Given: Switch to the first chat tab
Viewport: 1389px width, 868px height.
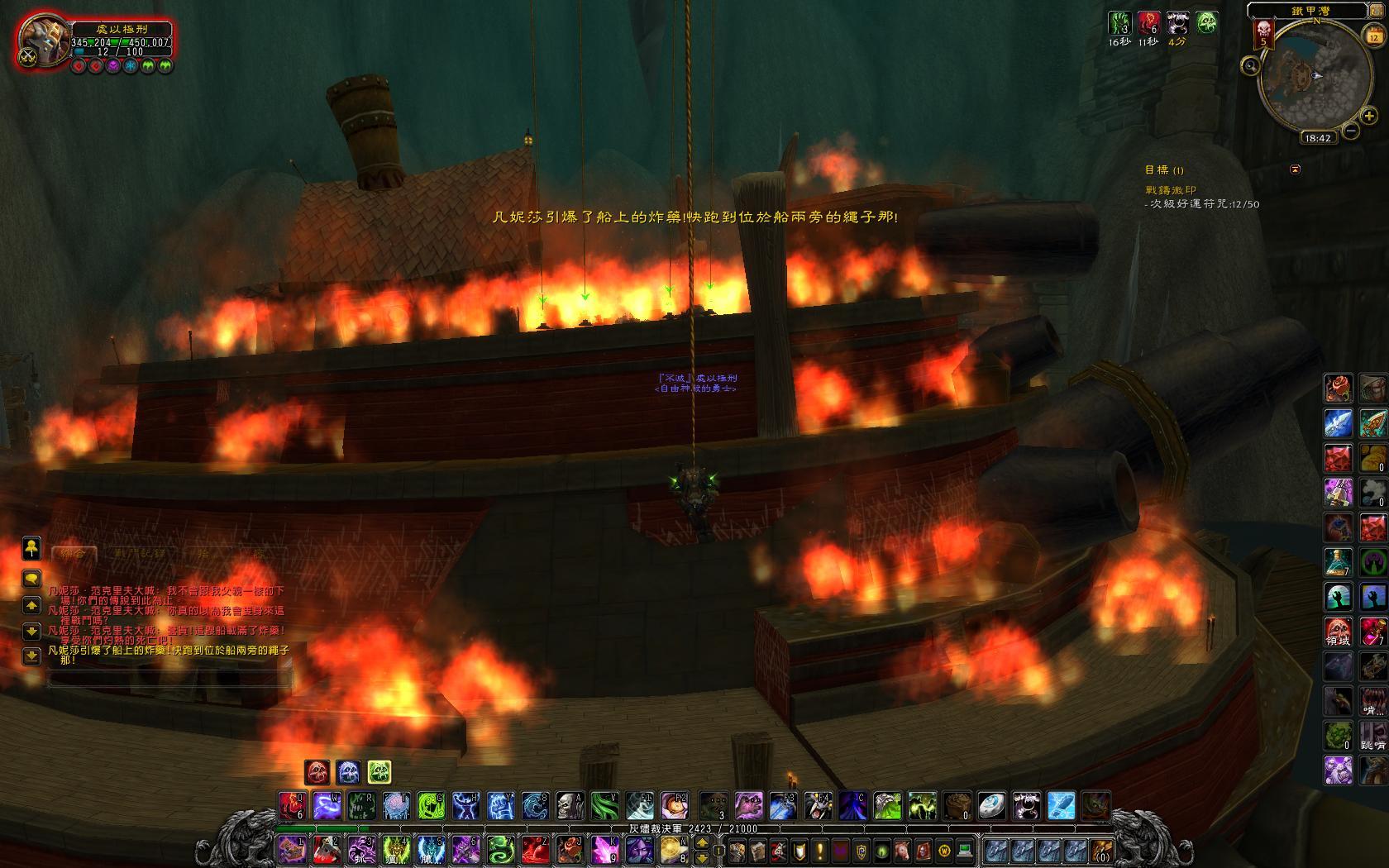Looking at the screenshot, I should point(74,553).
